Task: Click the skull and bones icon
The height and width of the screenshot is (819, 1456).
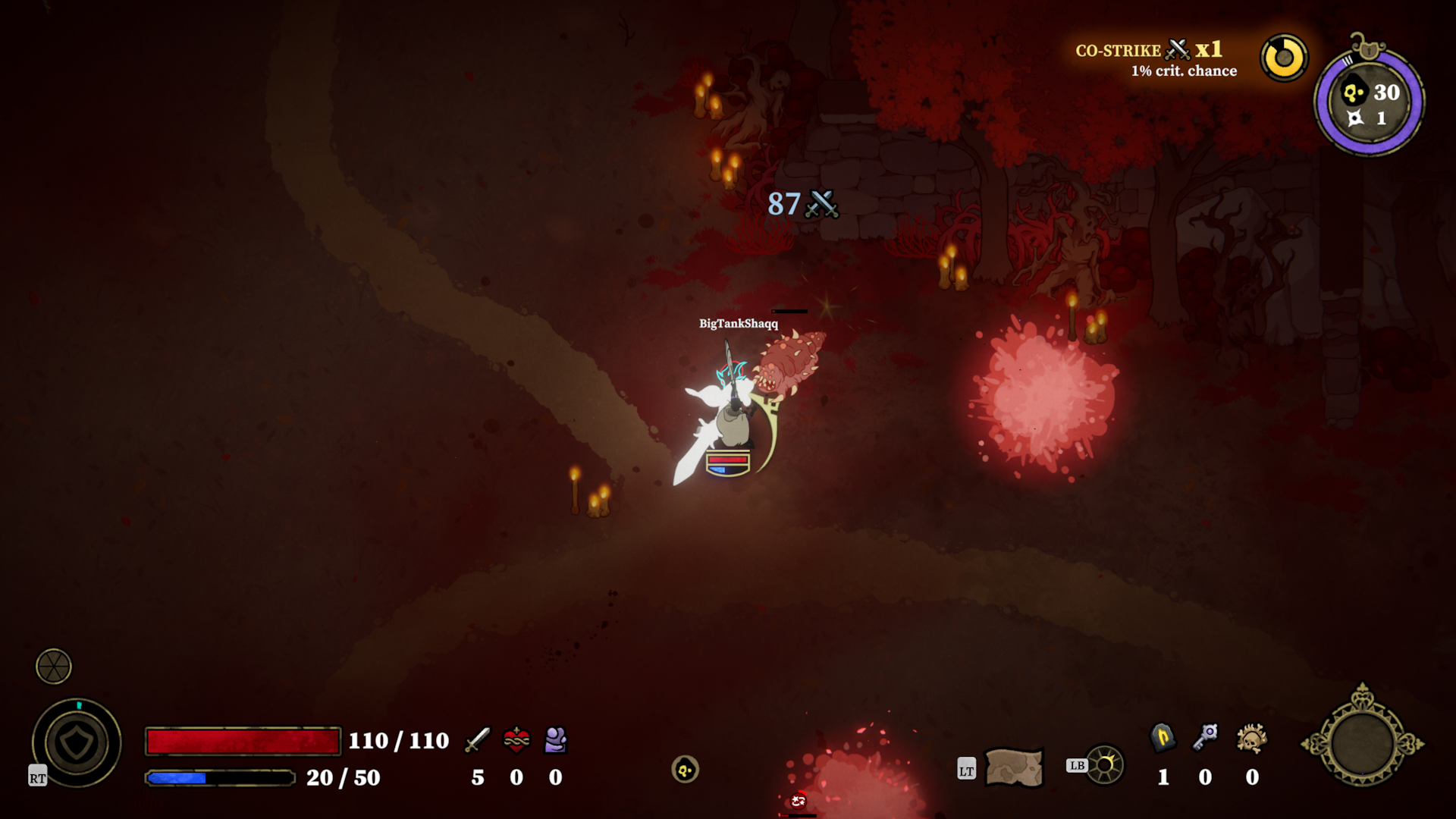Action: [x=1251, y=738]
